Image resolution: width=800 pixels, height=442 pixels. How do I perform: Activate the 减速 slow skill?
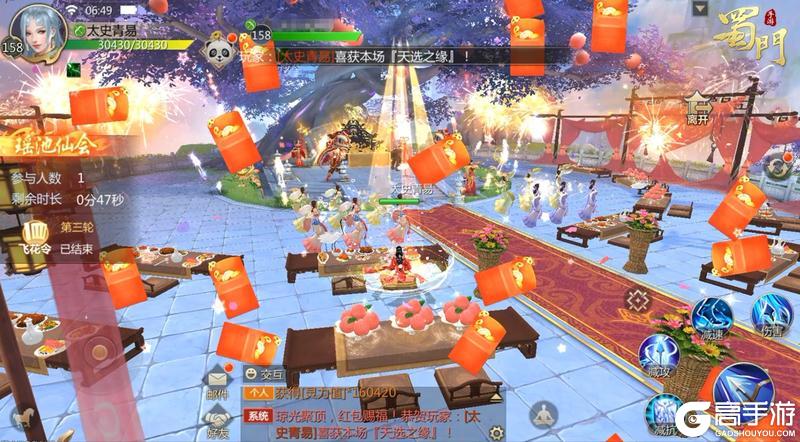point(715,317)
